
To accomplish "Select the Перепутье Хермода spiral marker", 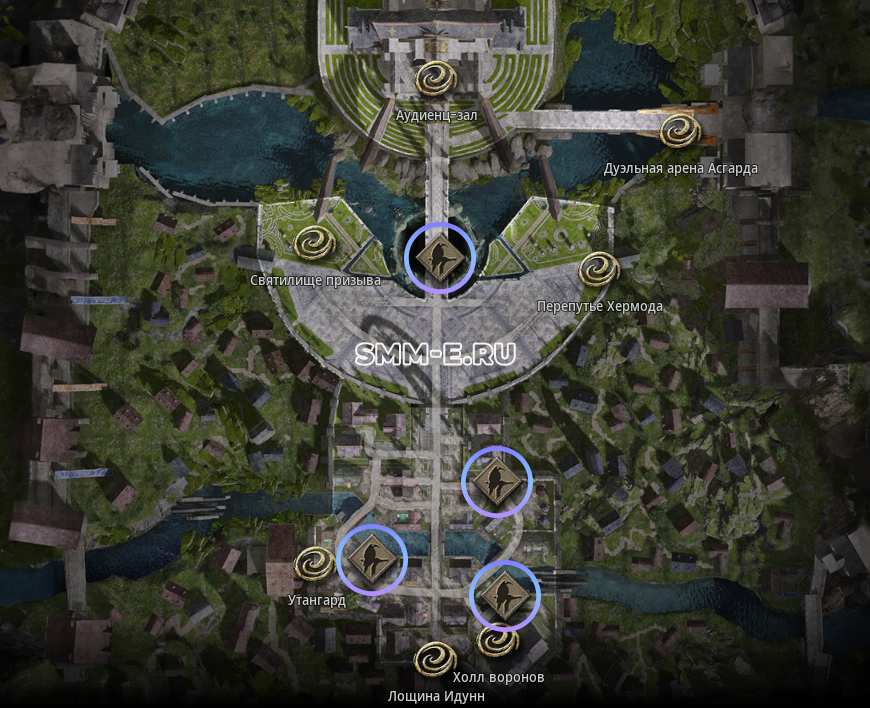I will click(x=599, y=268).
